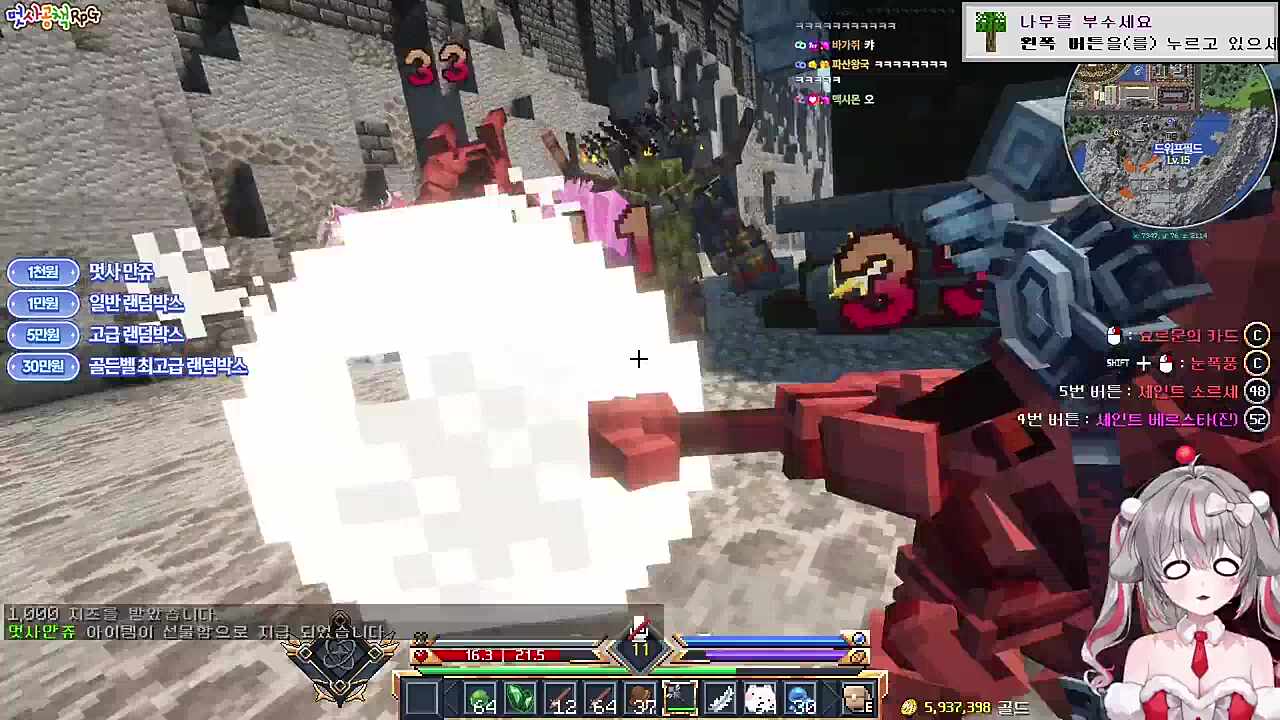This screenshot has width=1280, height=720.
Task: Click the player head offhand slot
Action: pos(858,700)
